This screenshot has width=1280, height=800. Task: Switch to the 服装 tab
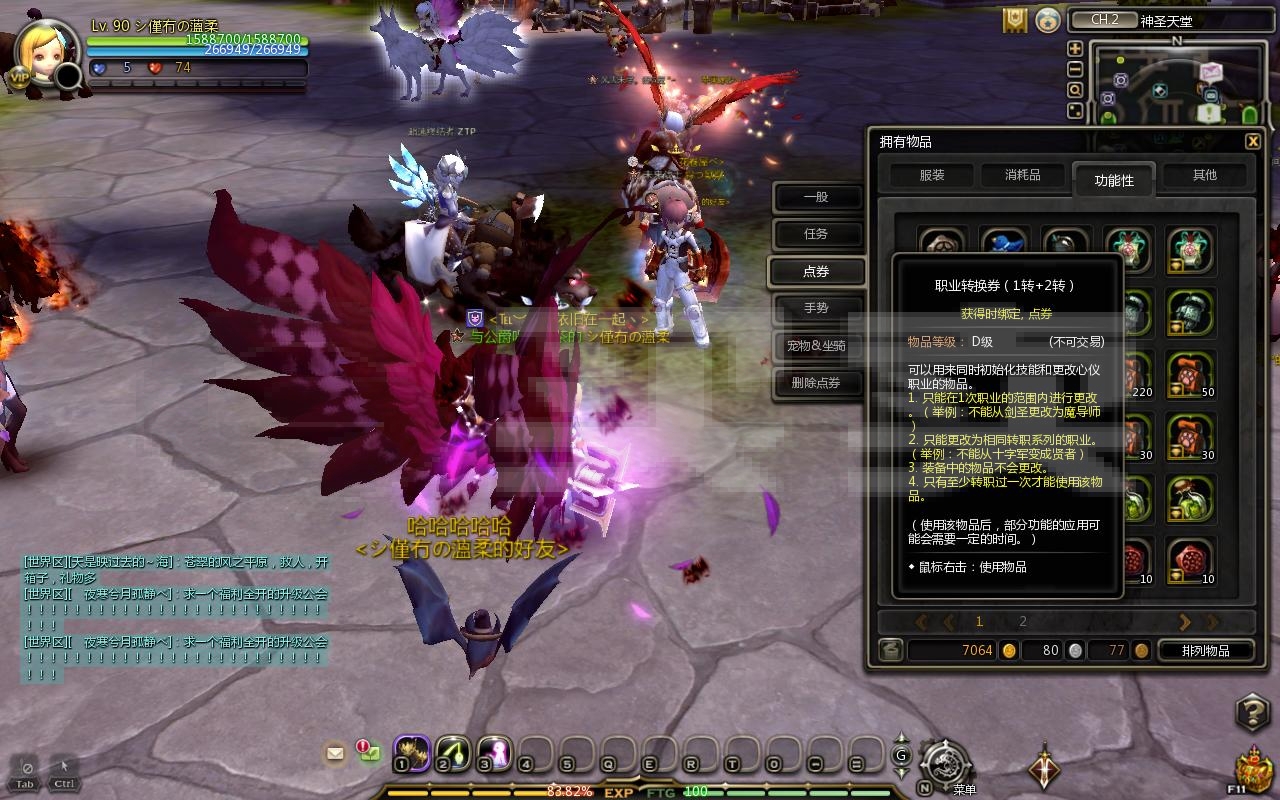pyautogui.click(x=931, y=175)
